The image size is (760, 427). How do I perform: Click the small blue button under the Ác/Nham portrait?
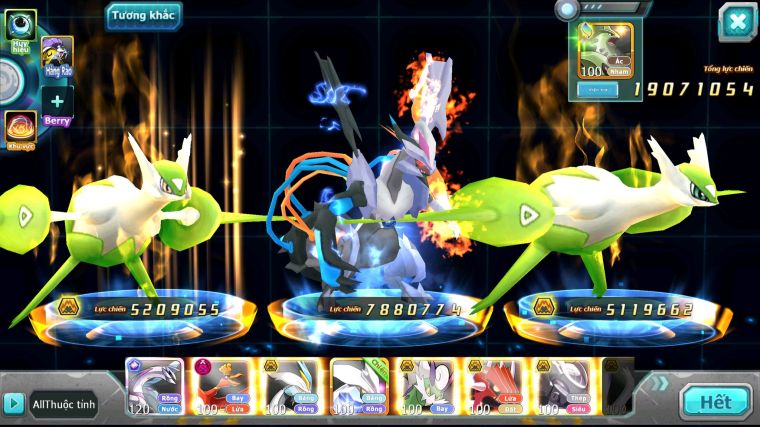(598, 88)
